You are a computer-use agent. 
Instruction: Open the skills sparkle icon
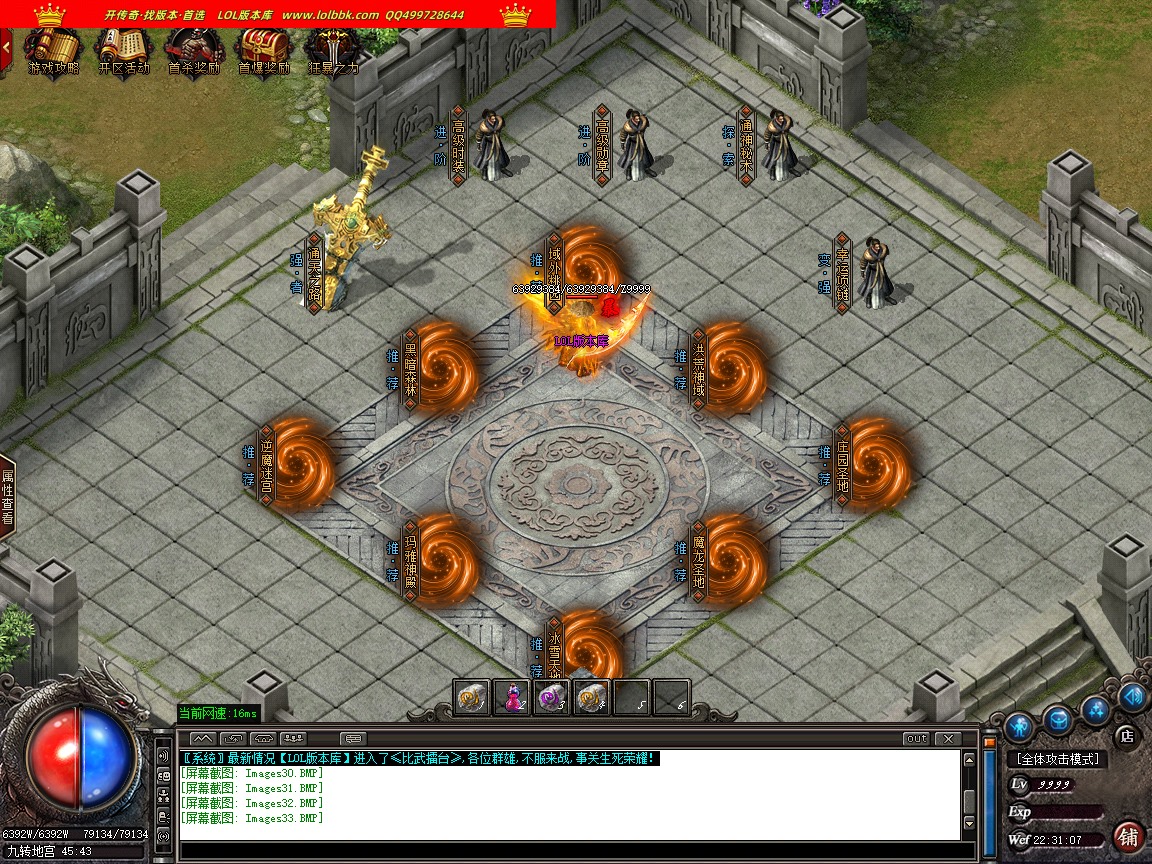click(1095, 709)
